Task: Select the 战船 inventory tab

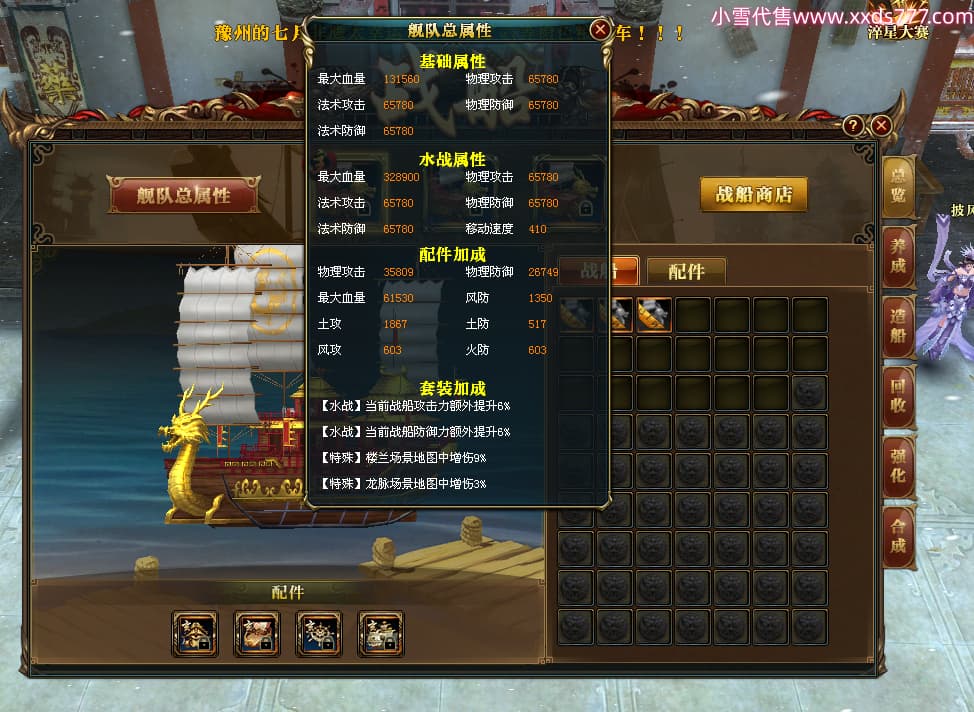Action: pos(598,271)
